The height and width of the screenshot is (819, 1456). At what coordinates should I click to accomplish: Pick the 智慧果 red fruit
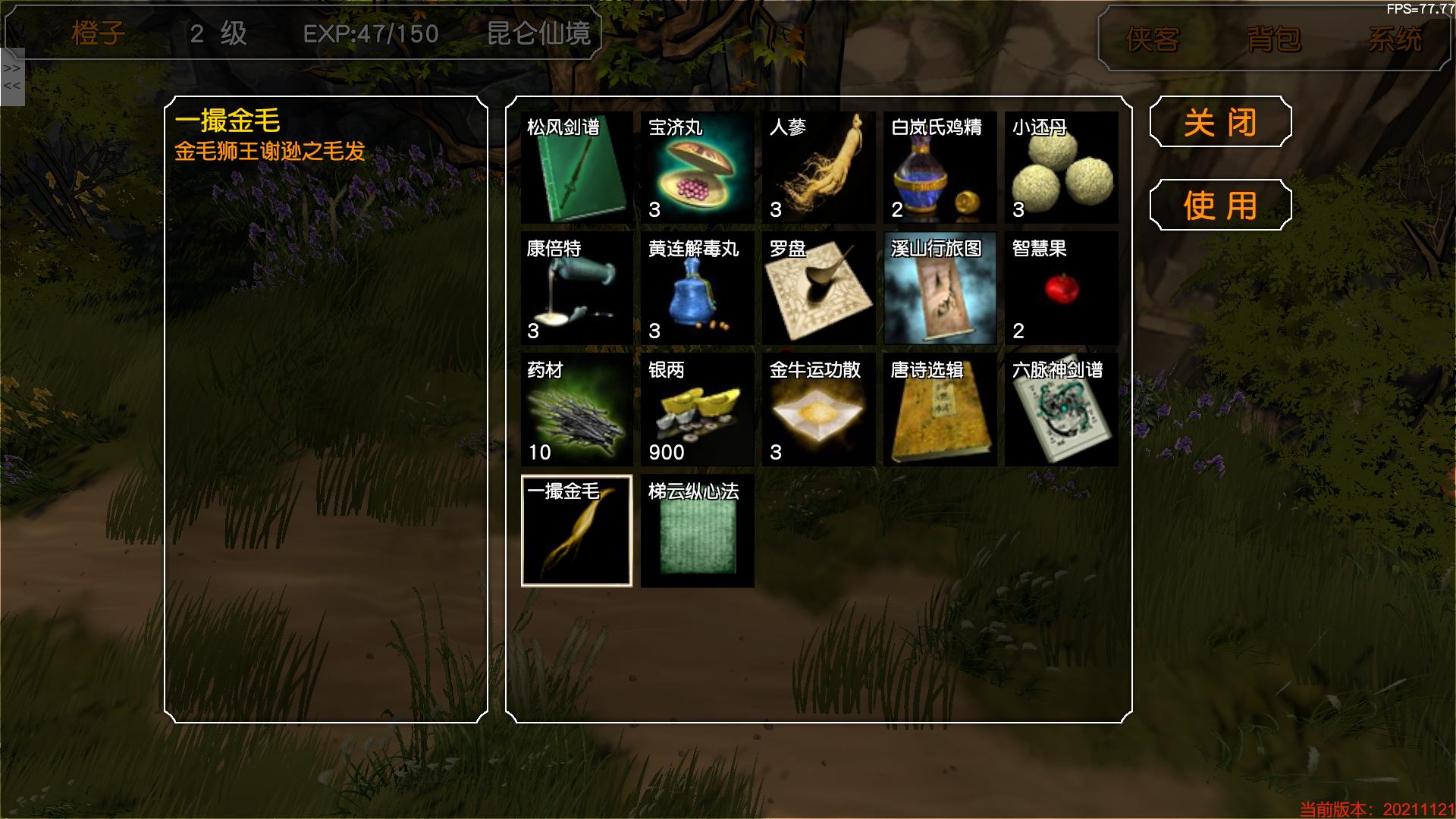click(x=1062, y=289)
